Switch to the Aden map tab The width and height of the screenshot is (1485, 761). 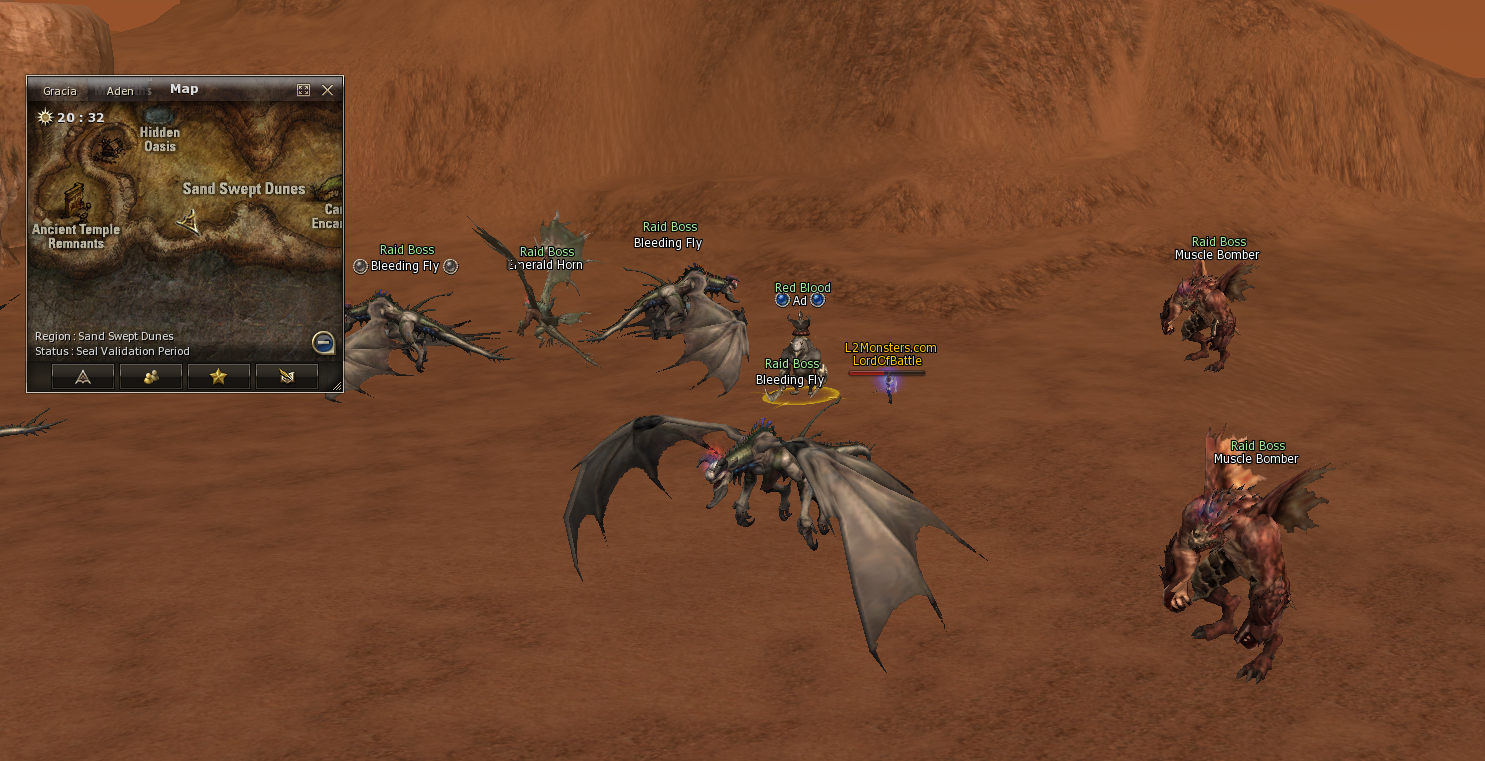coord(120,91)
